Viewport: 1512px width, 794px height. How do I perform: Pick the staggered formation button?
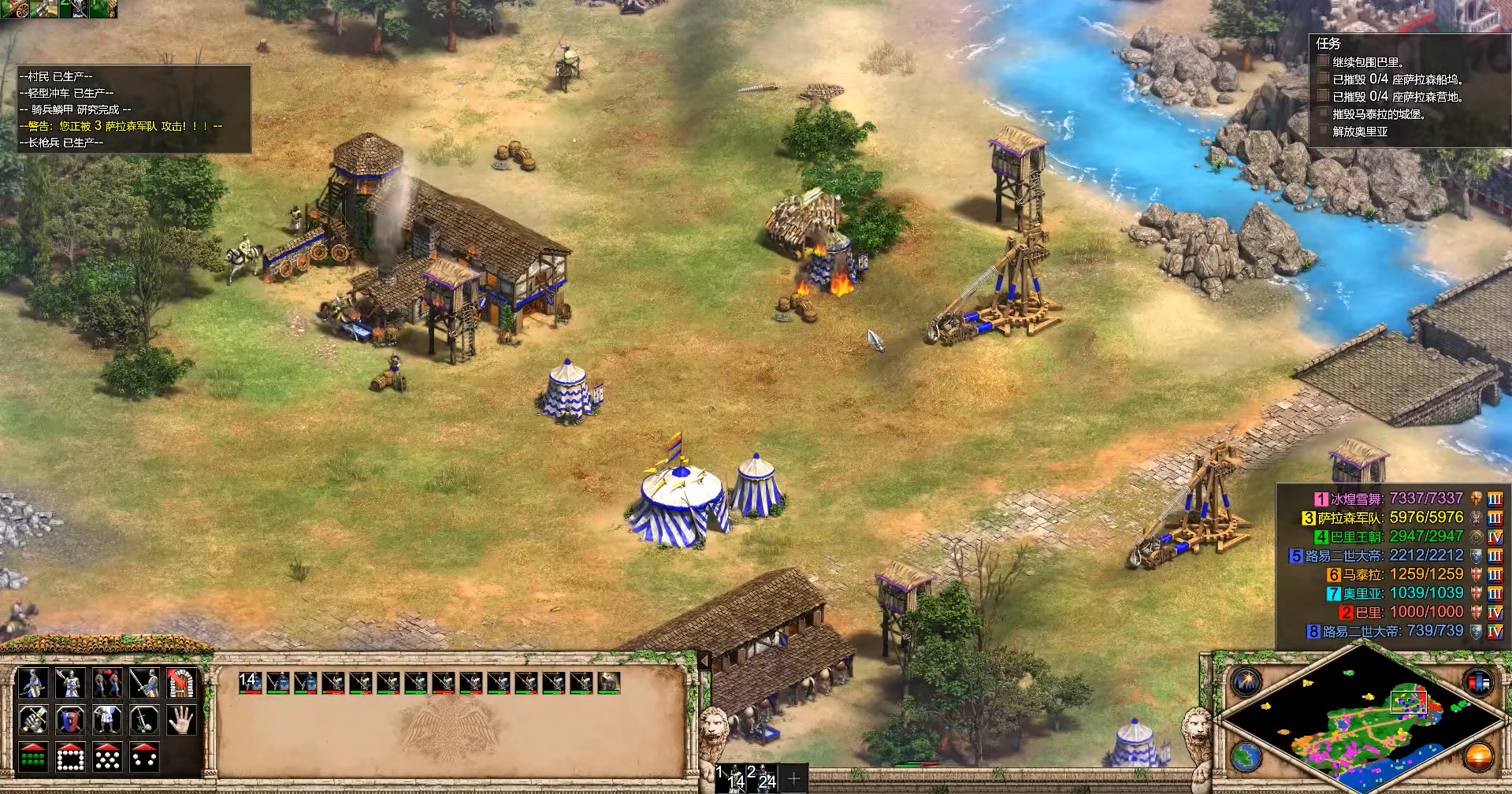[106, 757]
